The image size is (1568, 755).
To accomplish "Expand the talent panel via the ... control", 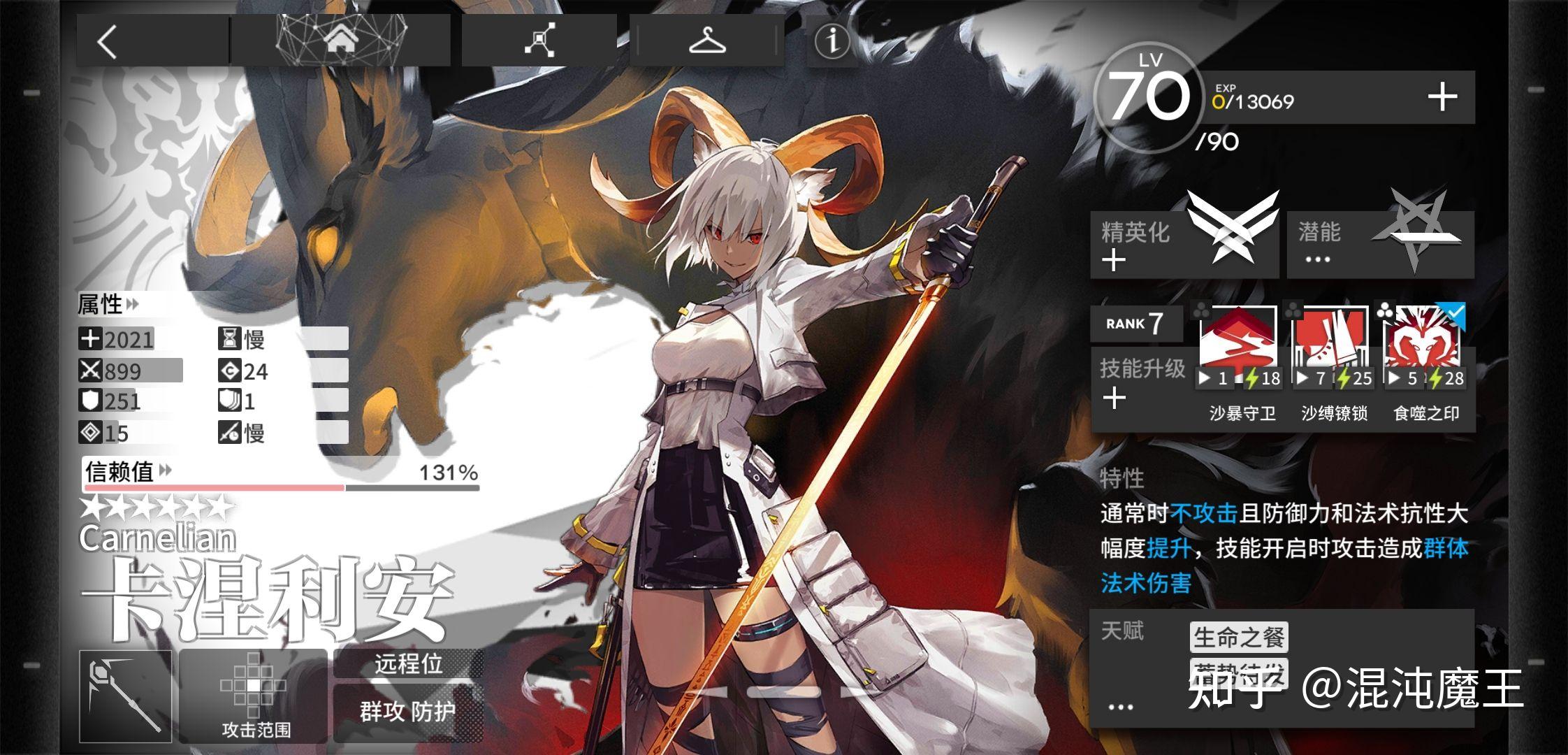I will [x=1121, y=706].
